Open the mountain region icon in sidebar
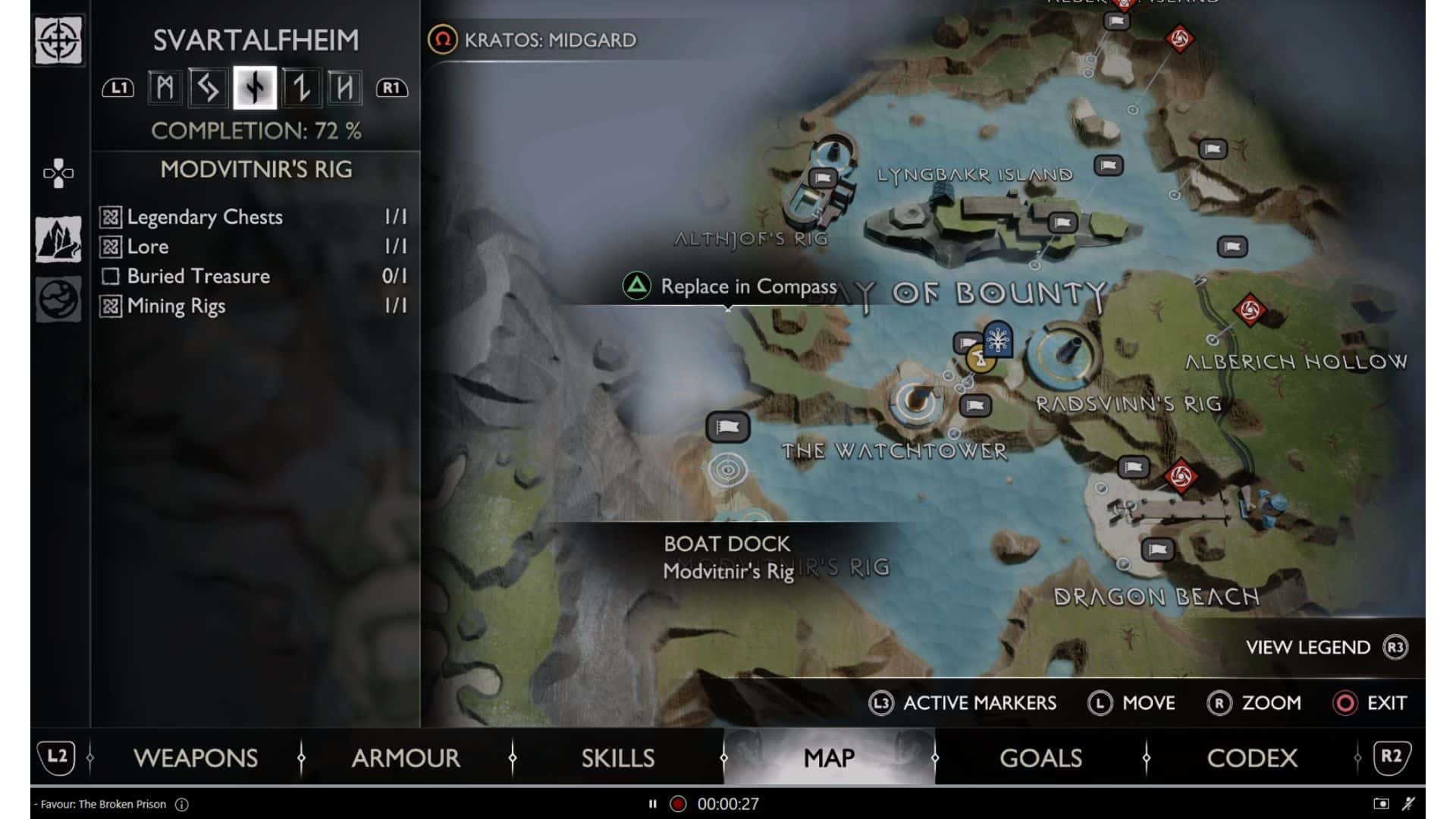 pyautogui.click(x=58, y=240)
